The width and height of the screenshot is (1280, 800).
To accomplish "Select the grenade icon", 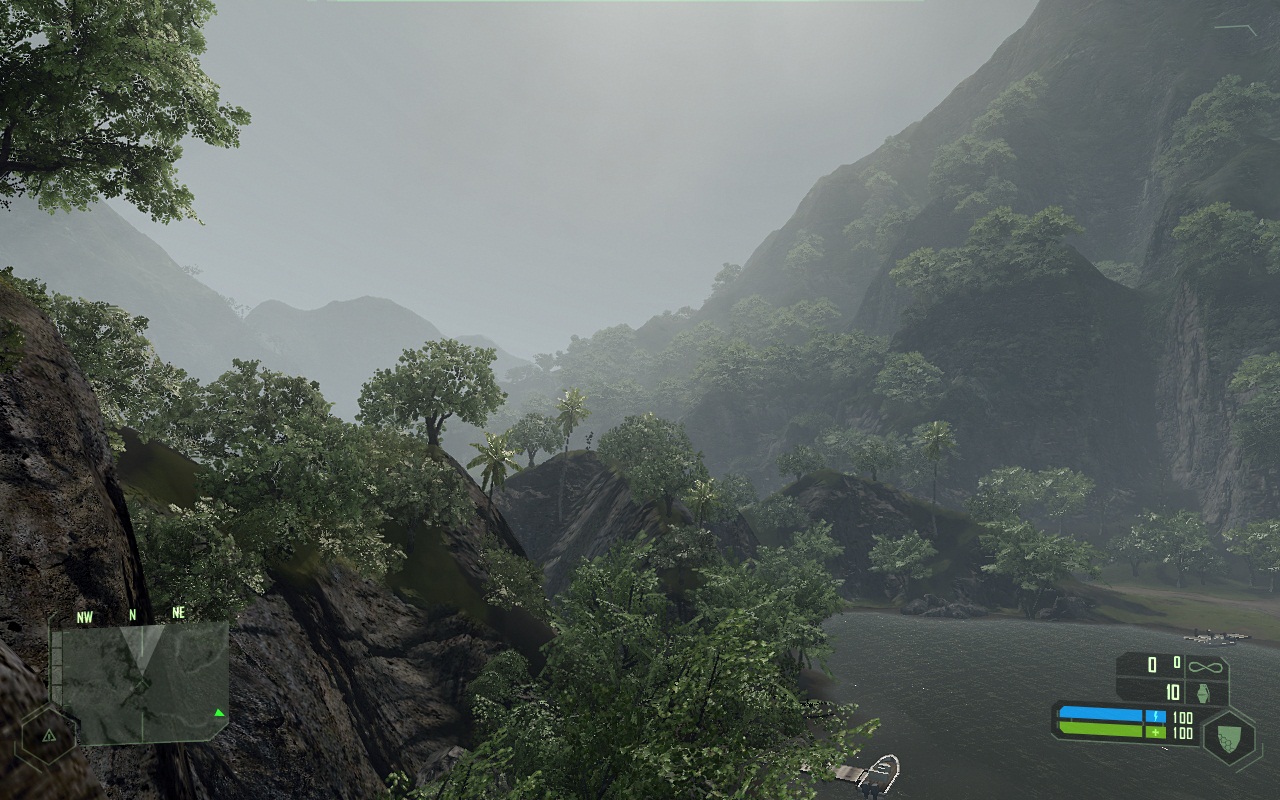I will (1203, 692).
